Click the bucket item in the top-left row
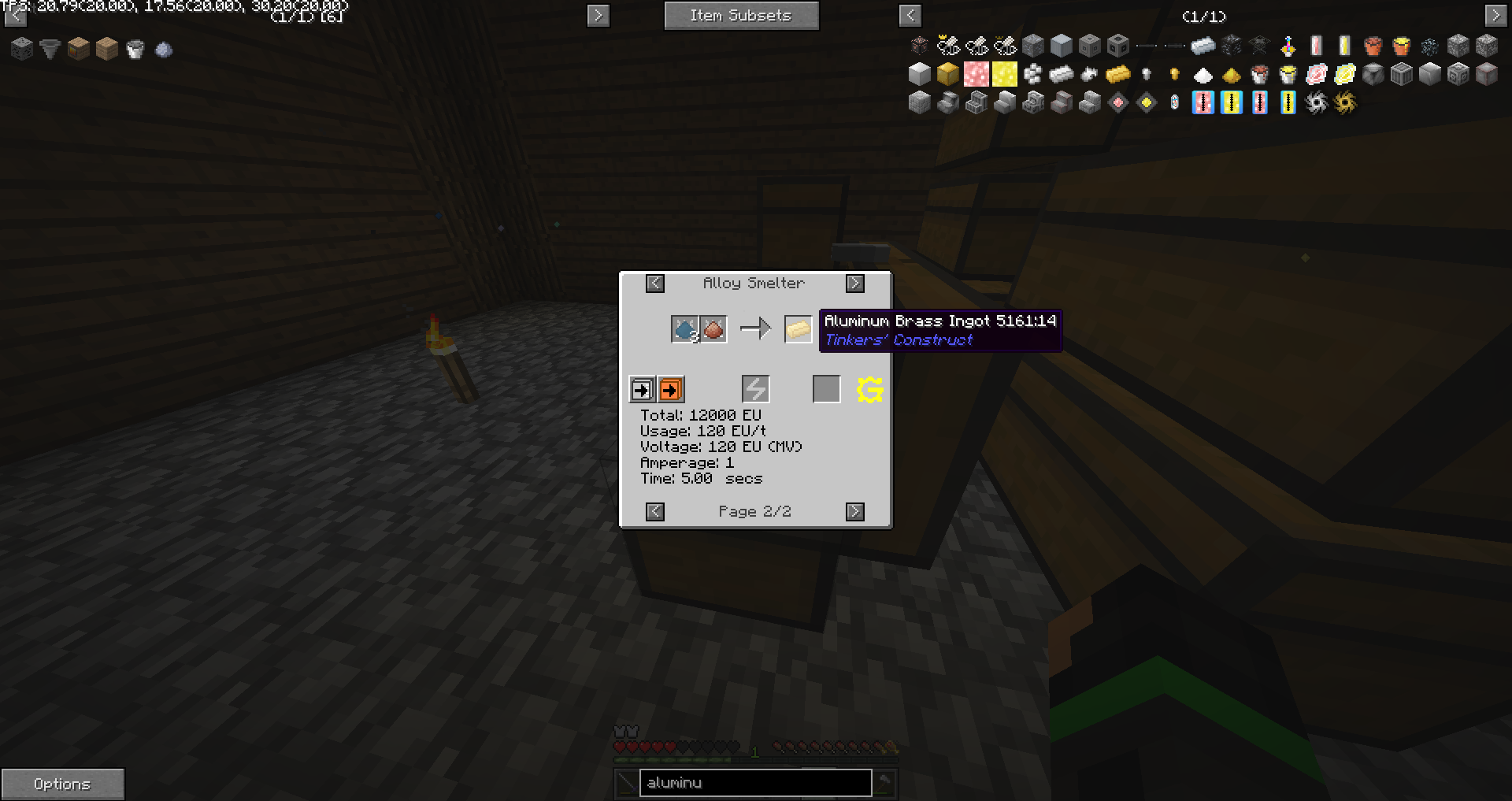This screenshot has width=1512, height=801. coord(135,48)
